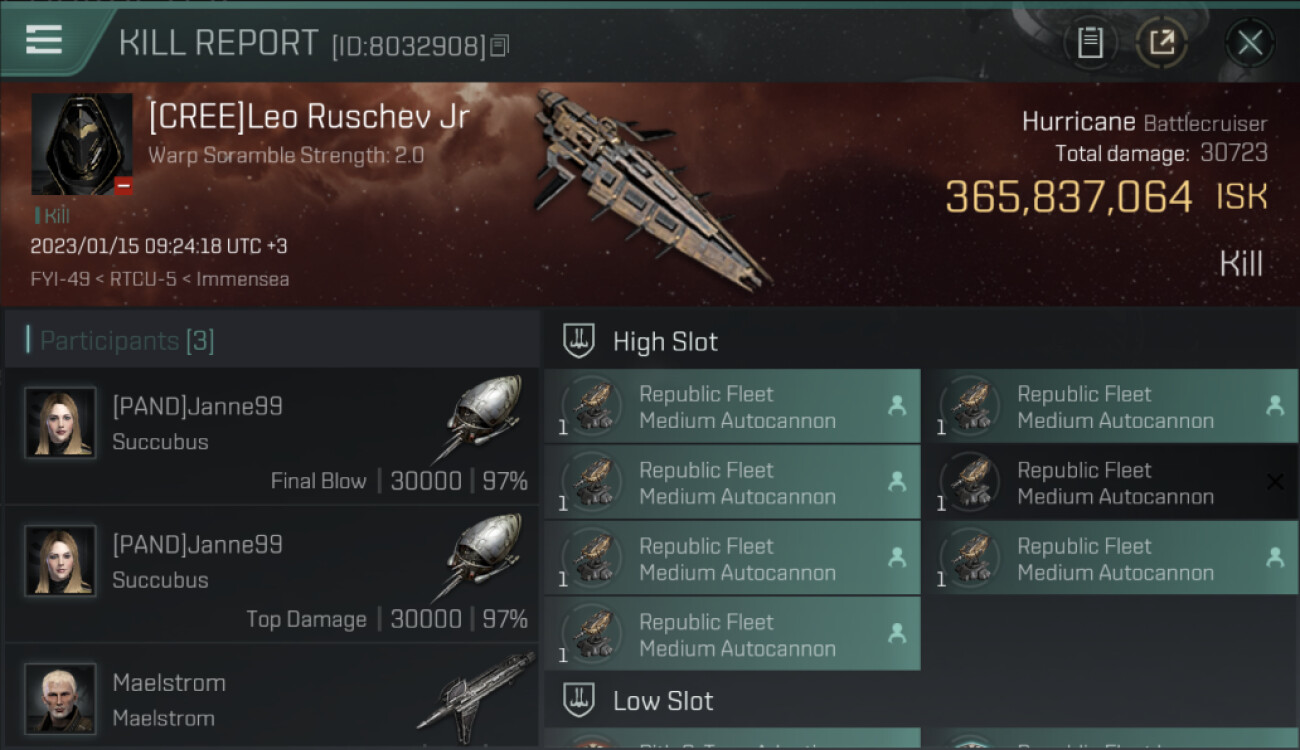
Task: Select the Final Blow participant row
Action: click(x=272, y=436)
